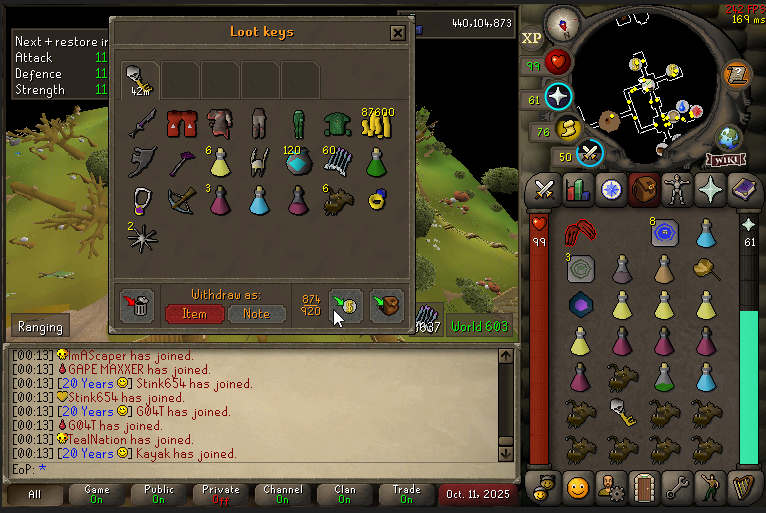
Task: Toggle the XP drops button
Action: [x=532, y=37]
